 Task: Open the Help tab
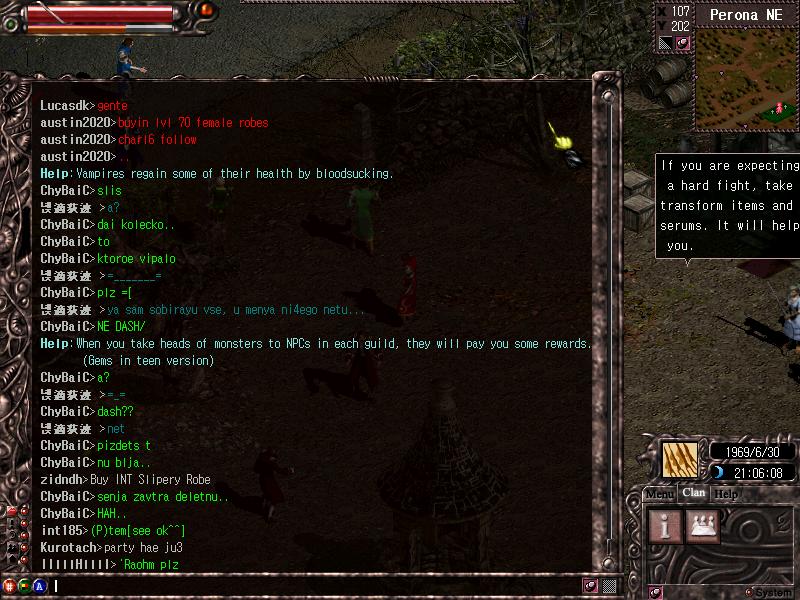[726, 494]
